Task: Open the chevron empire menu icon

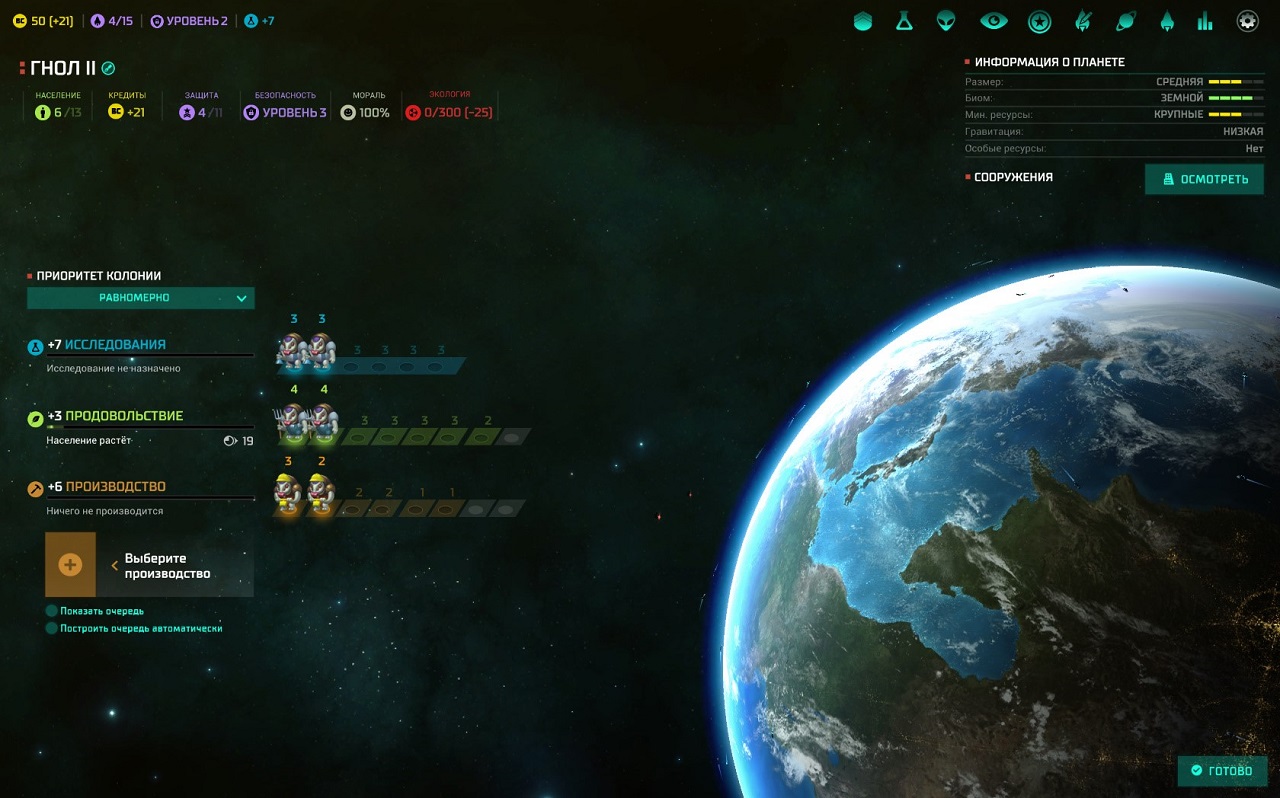Action: click(x=862, y=21)
